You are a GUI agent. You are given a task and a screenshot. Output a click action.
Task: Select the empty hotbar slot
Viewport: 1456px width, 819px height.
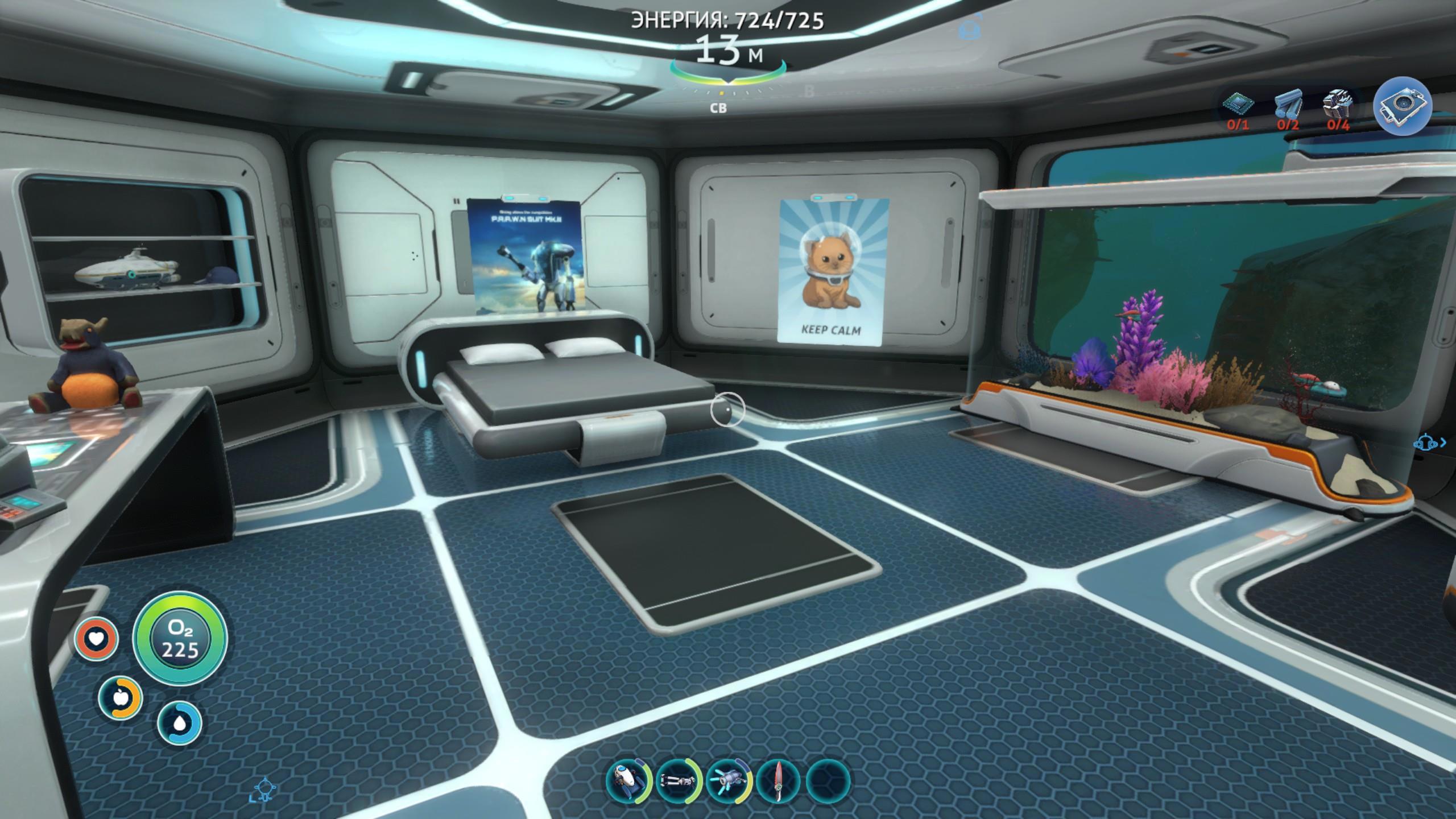(x=828, y=780)
